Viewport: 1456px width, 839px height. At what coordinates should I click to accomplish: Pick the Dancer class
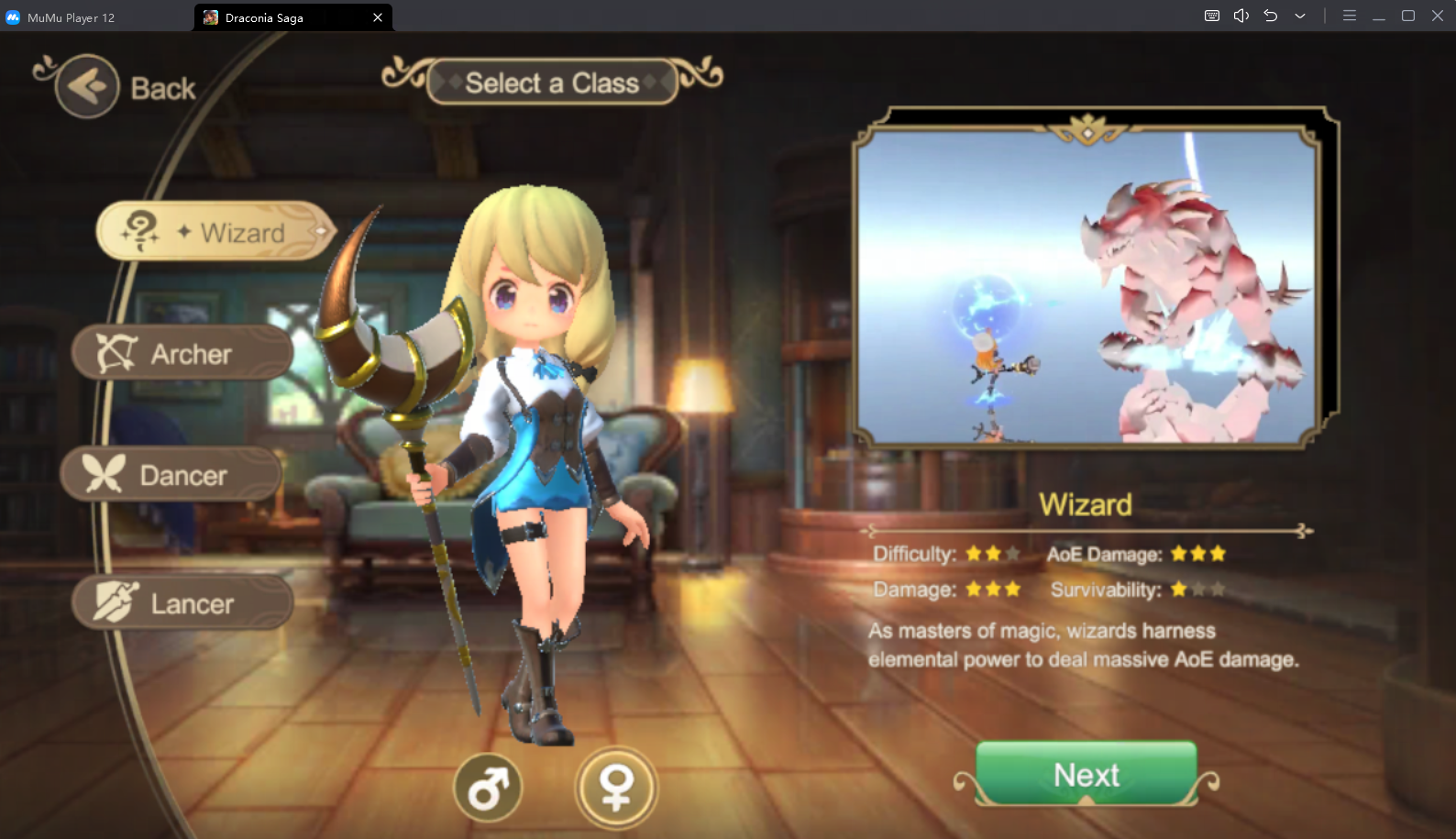pos(172,475)
